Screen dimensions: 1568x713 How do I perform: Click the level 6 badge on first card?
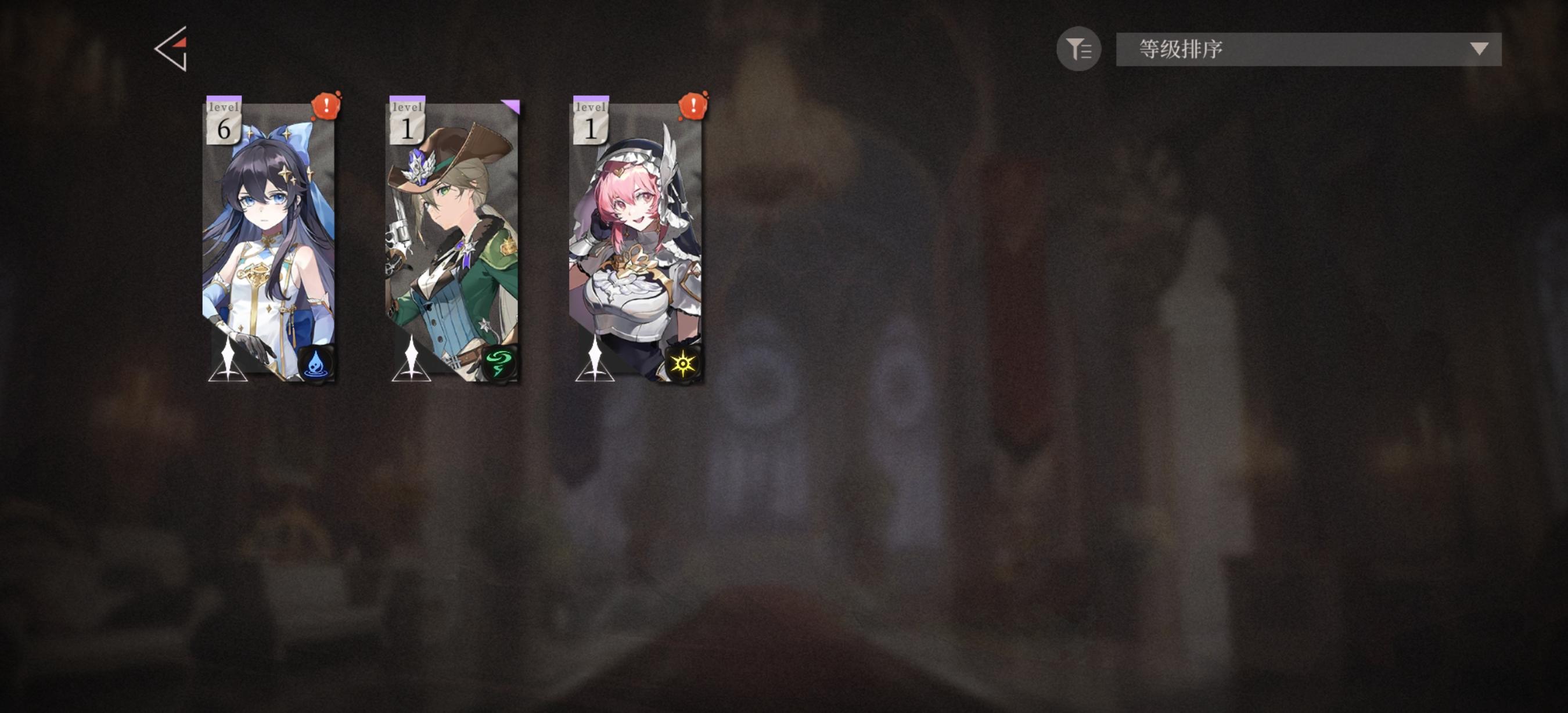[x=225, y=119]
